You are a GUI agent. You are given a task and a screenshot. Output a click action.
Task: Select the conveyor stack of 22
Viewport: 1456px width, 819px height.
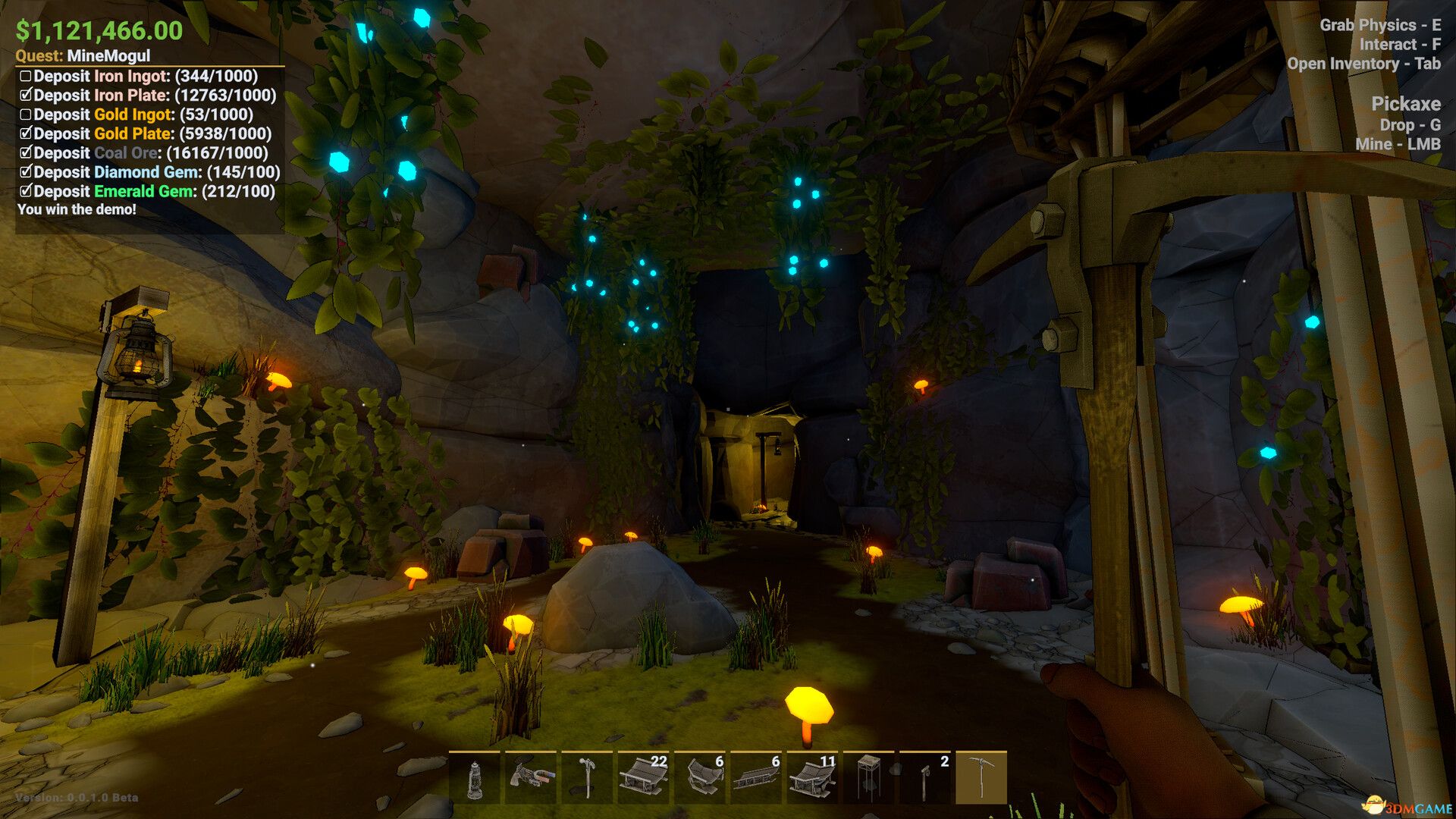tap(643, 778)
